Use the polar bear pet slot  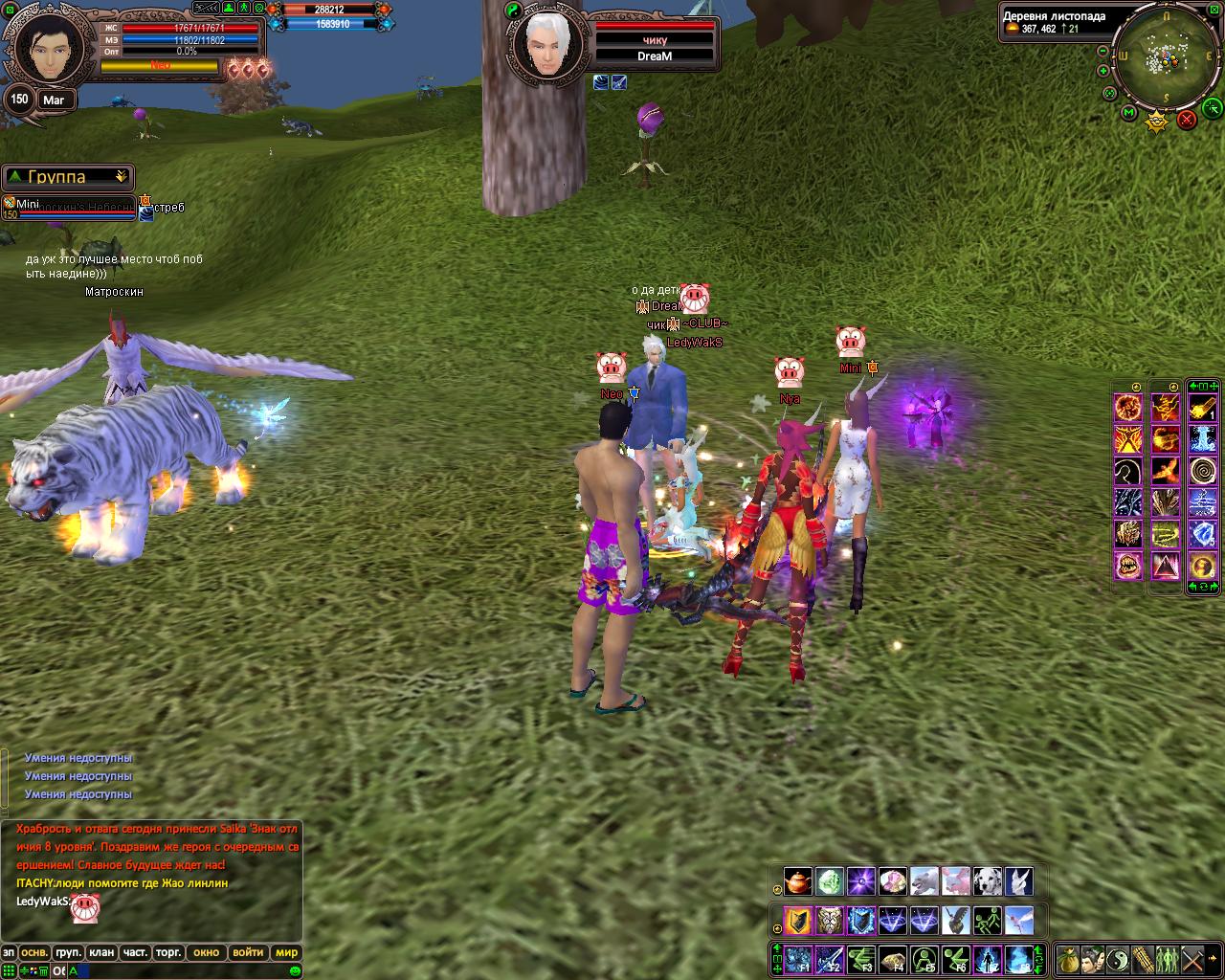pos(924,881)
